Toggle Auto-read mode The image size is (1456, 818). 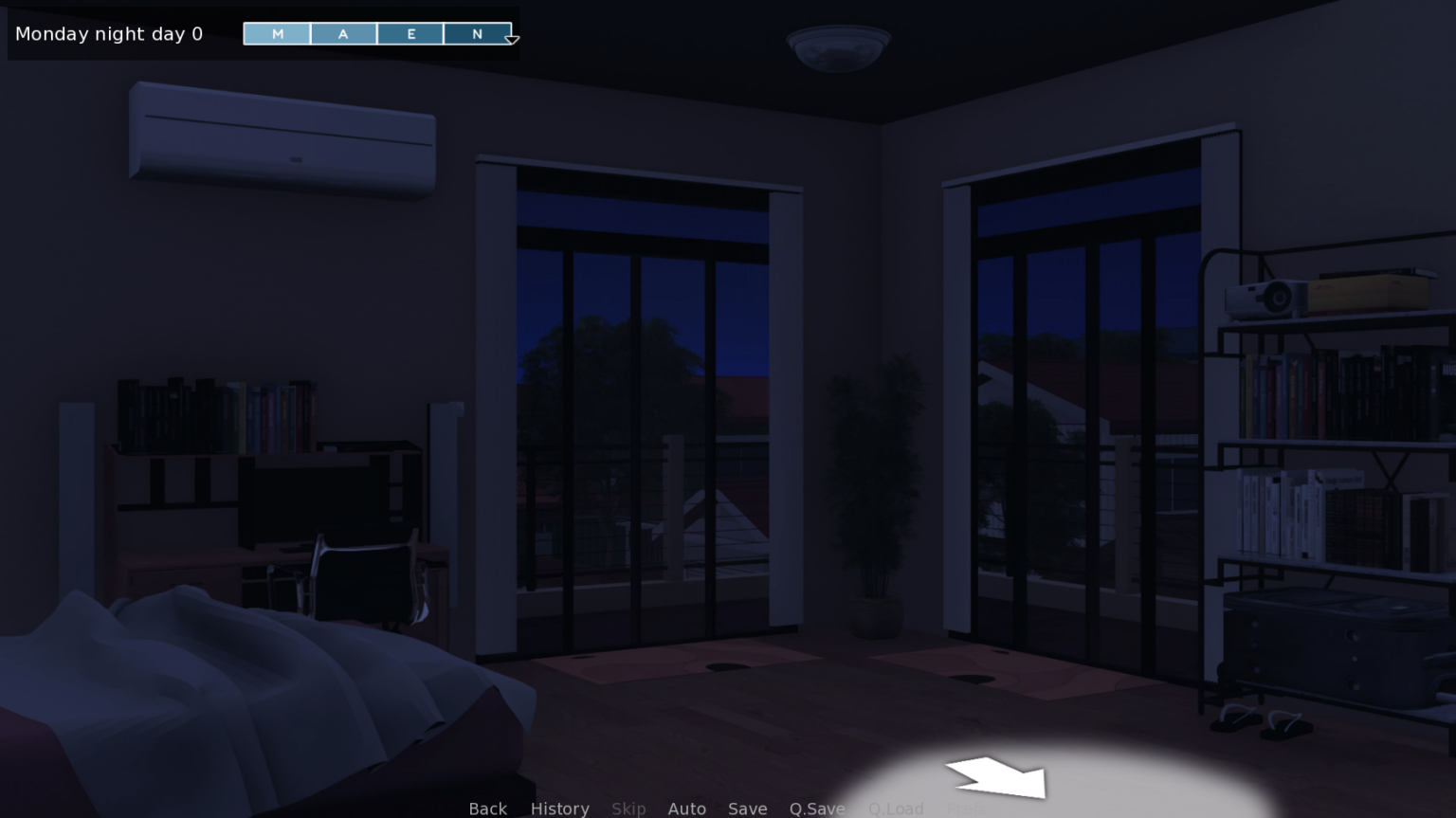pyautogui.click(x=686, y=809)
